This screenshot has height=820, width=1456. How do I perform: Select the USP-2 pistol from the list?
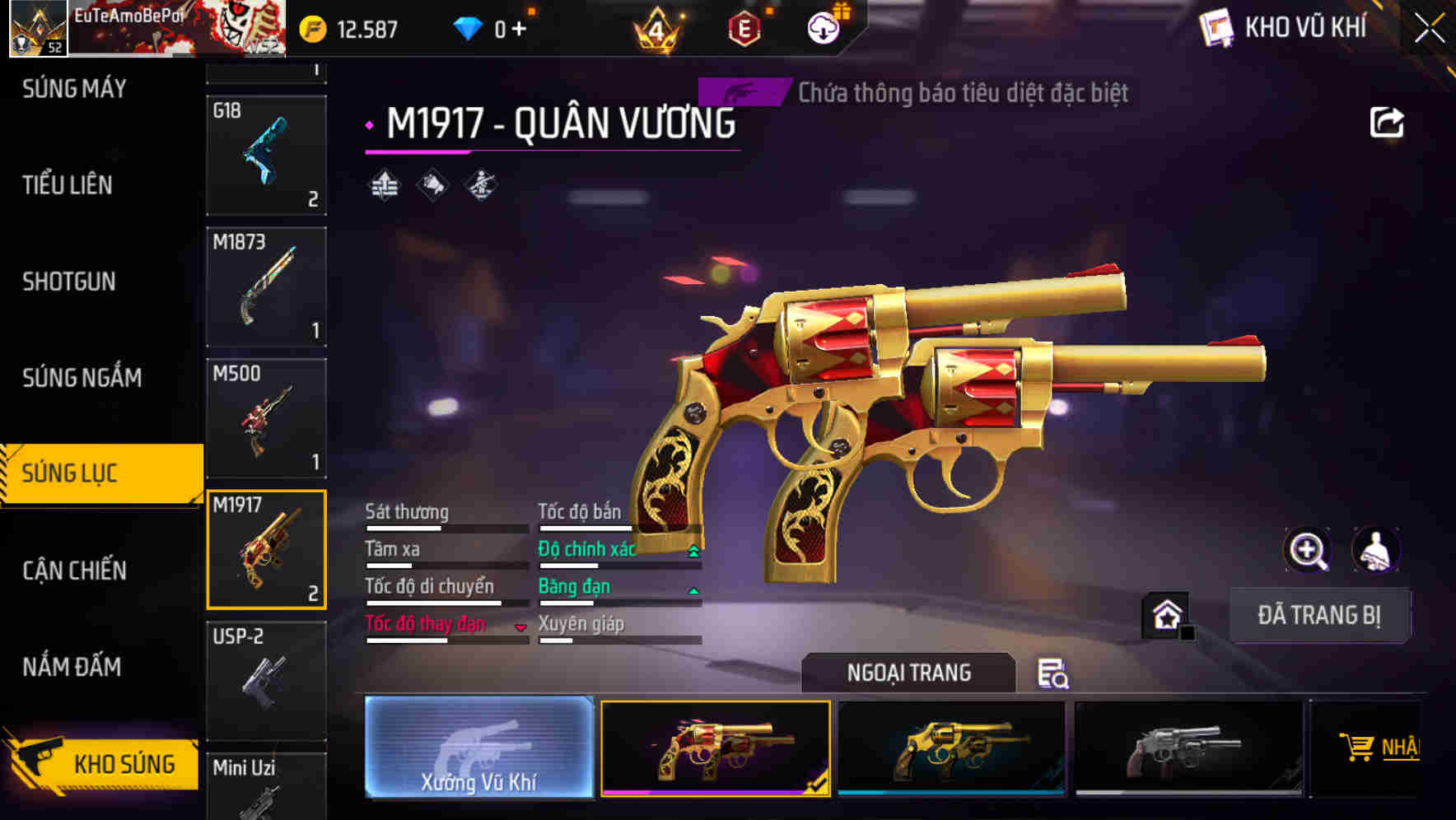coord(265,680)
